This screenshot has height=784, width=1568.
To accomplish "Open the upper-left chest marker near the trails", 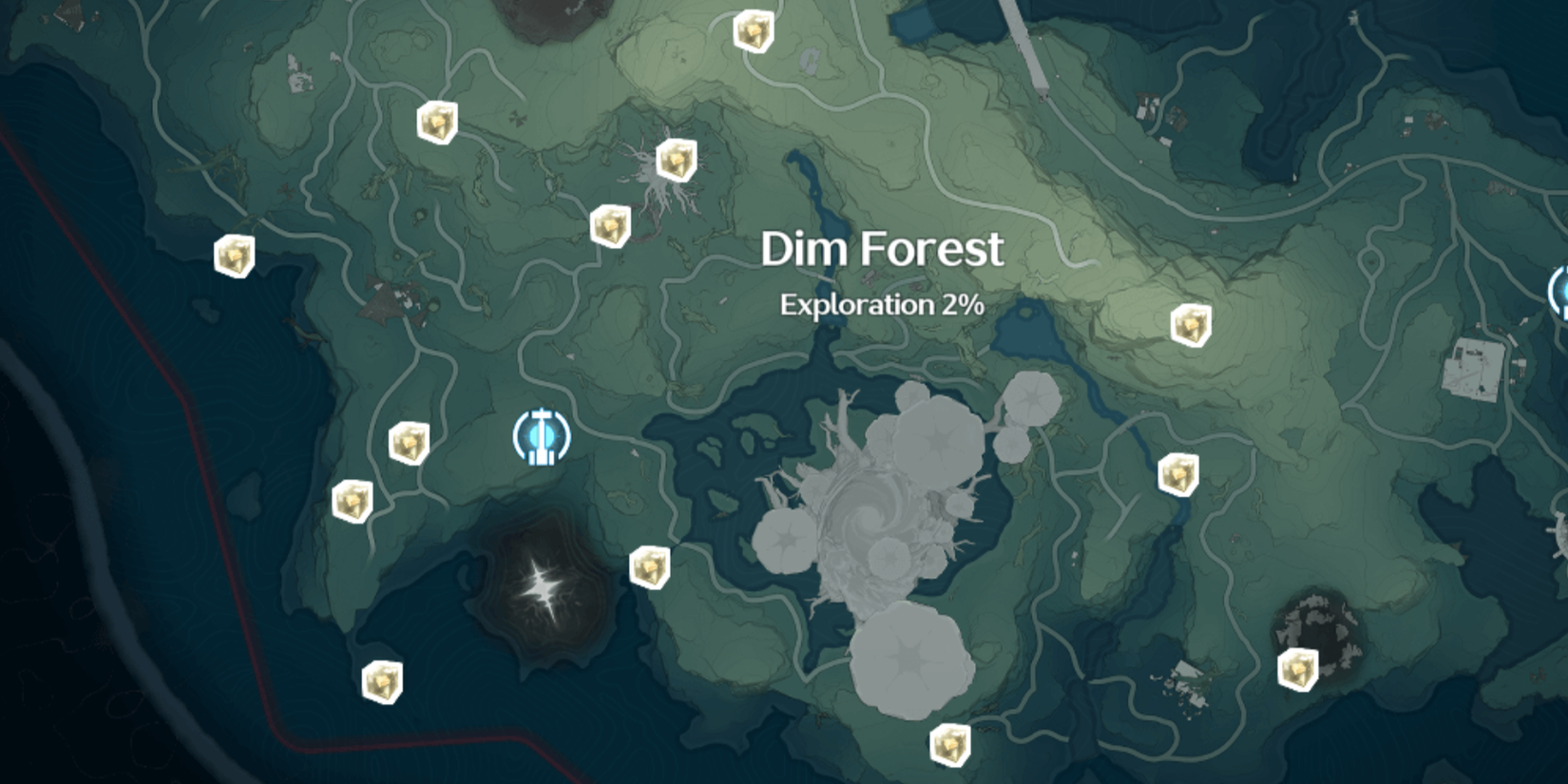I will pyautogui.click(x=436, y=122).
